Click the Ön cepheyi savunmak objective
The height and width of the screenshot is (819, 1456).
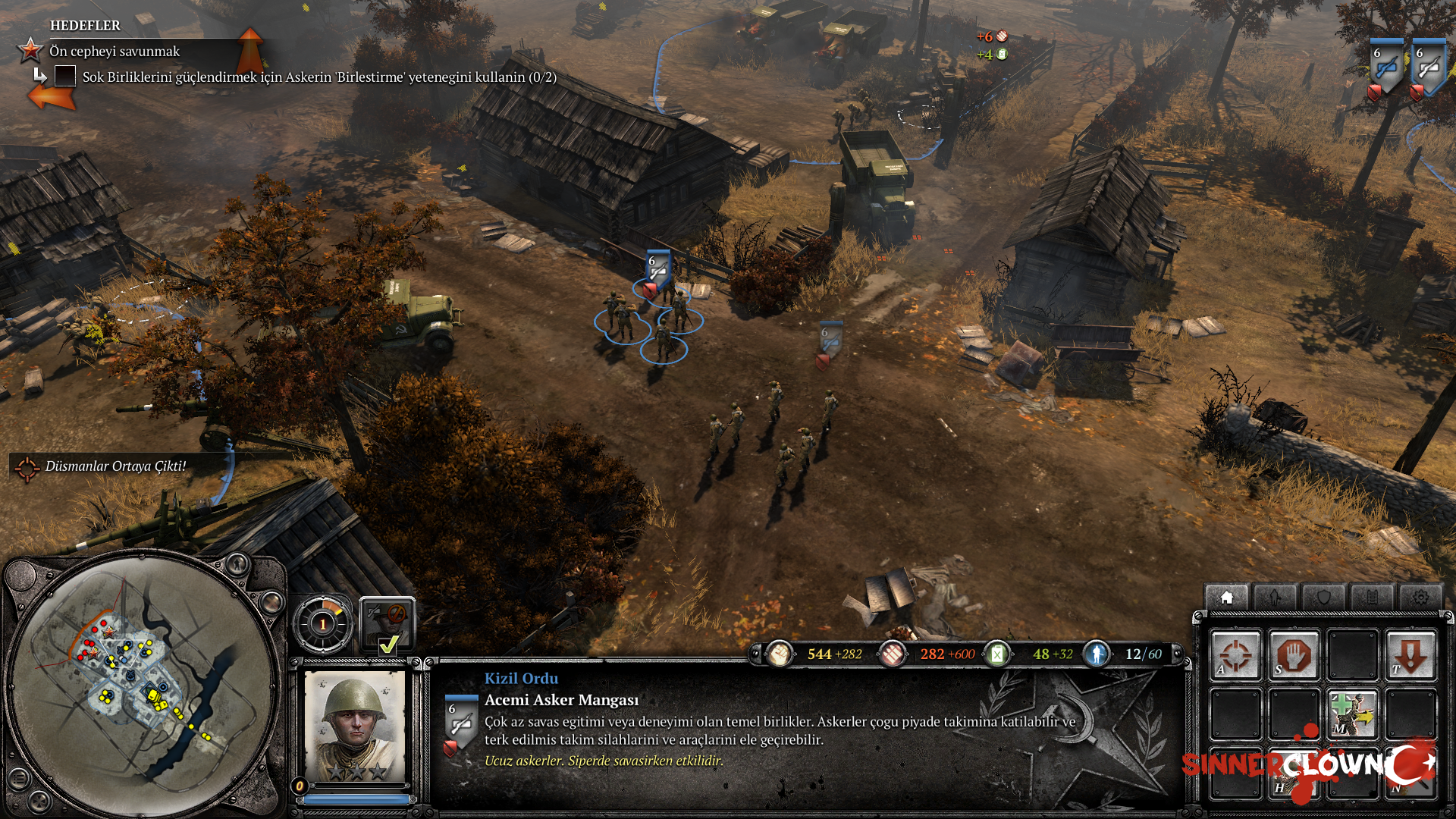click(x=115, y=52)
